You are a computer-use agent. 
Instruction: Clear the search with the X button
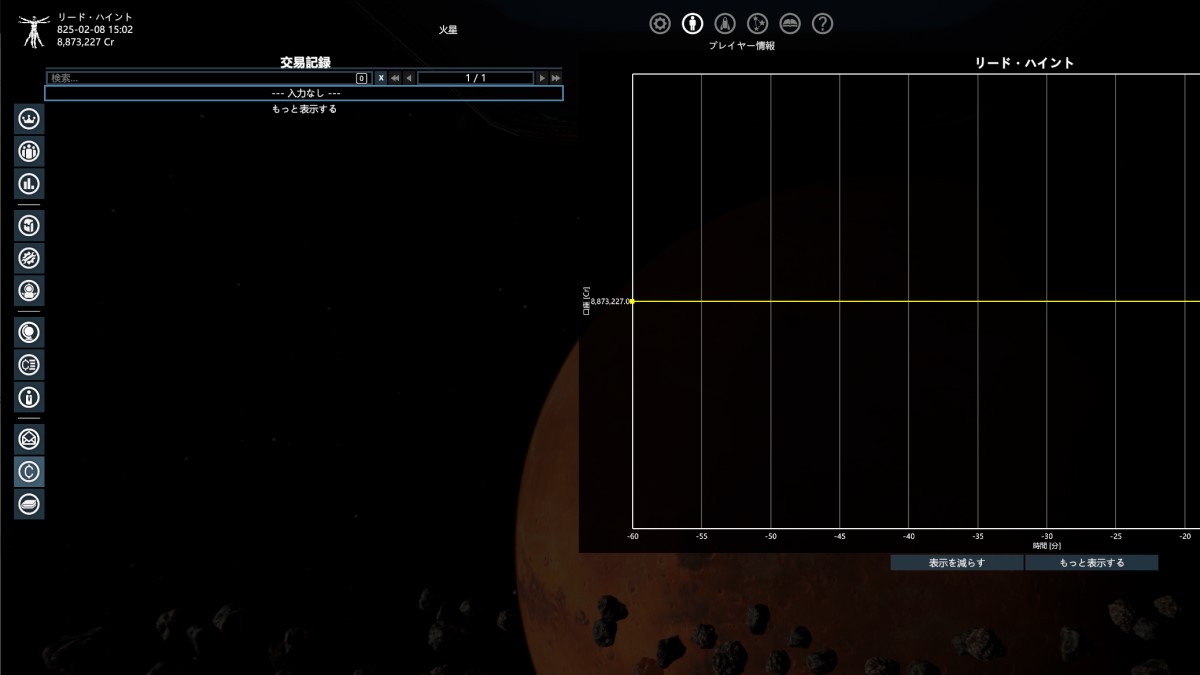click(x=381, y=78)
